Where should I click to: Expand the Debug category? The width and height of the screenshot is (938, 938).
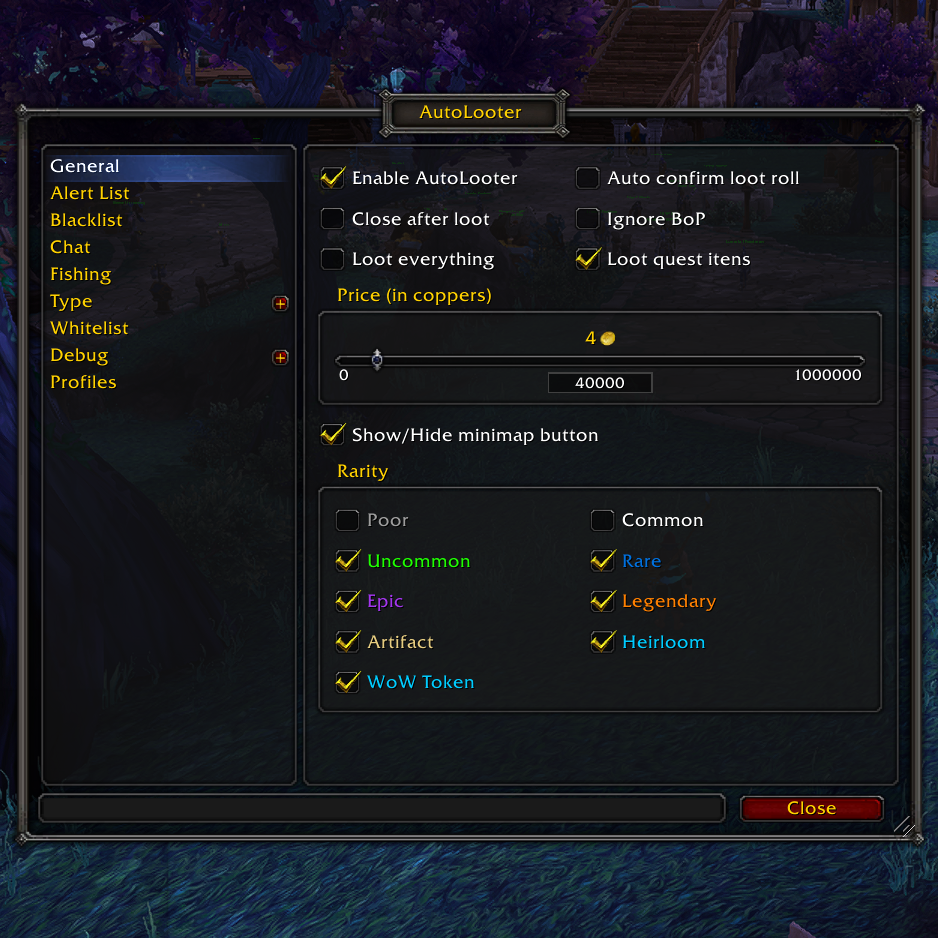(280, 356)
